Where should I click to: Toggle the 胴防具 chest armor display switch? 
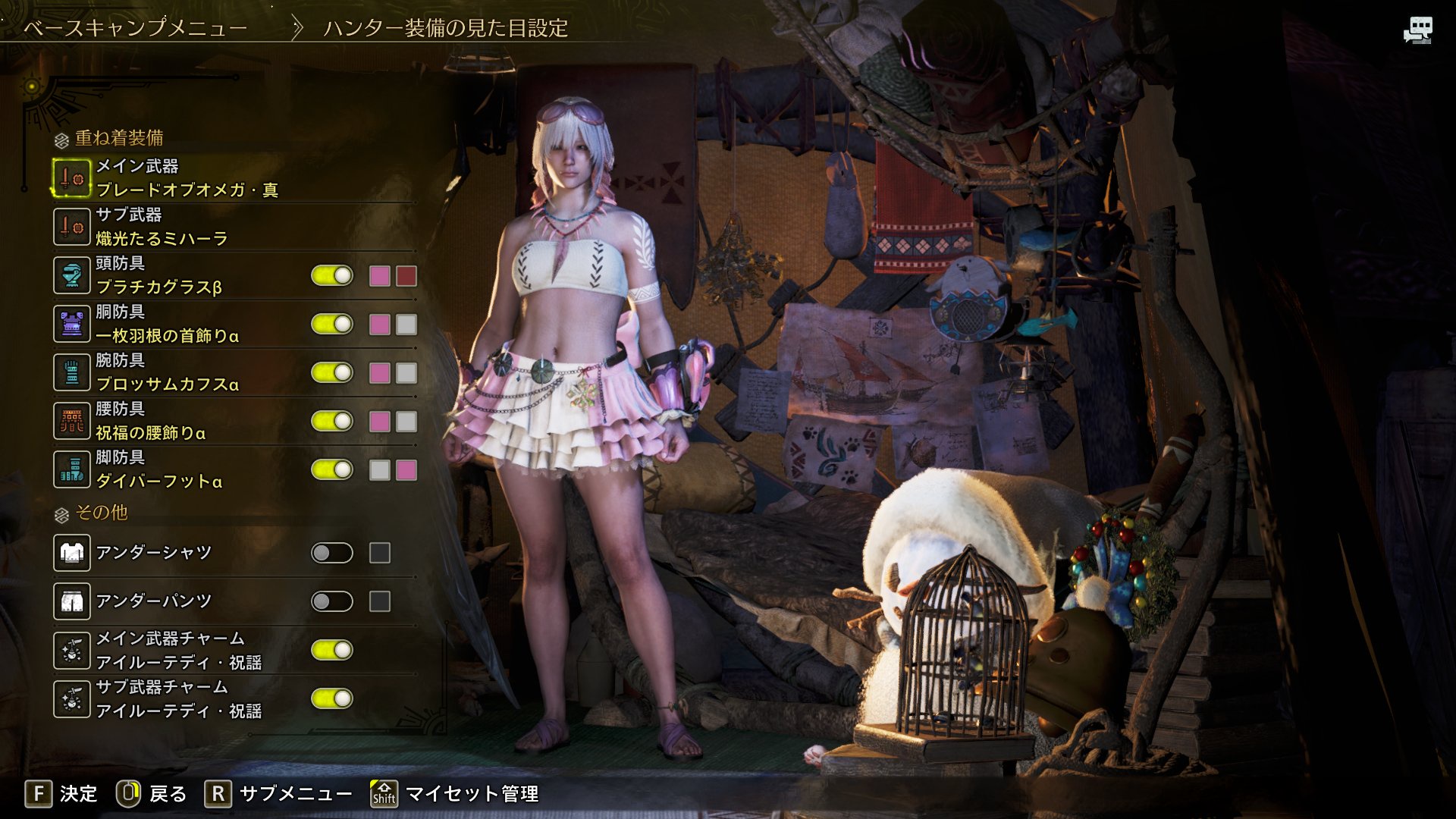[332, 324]
